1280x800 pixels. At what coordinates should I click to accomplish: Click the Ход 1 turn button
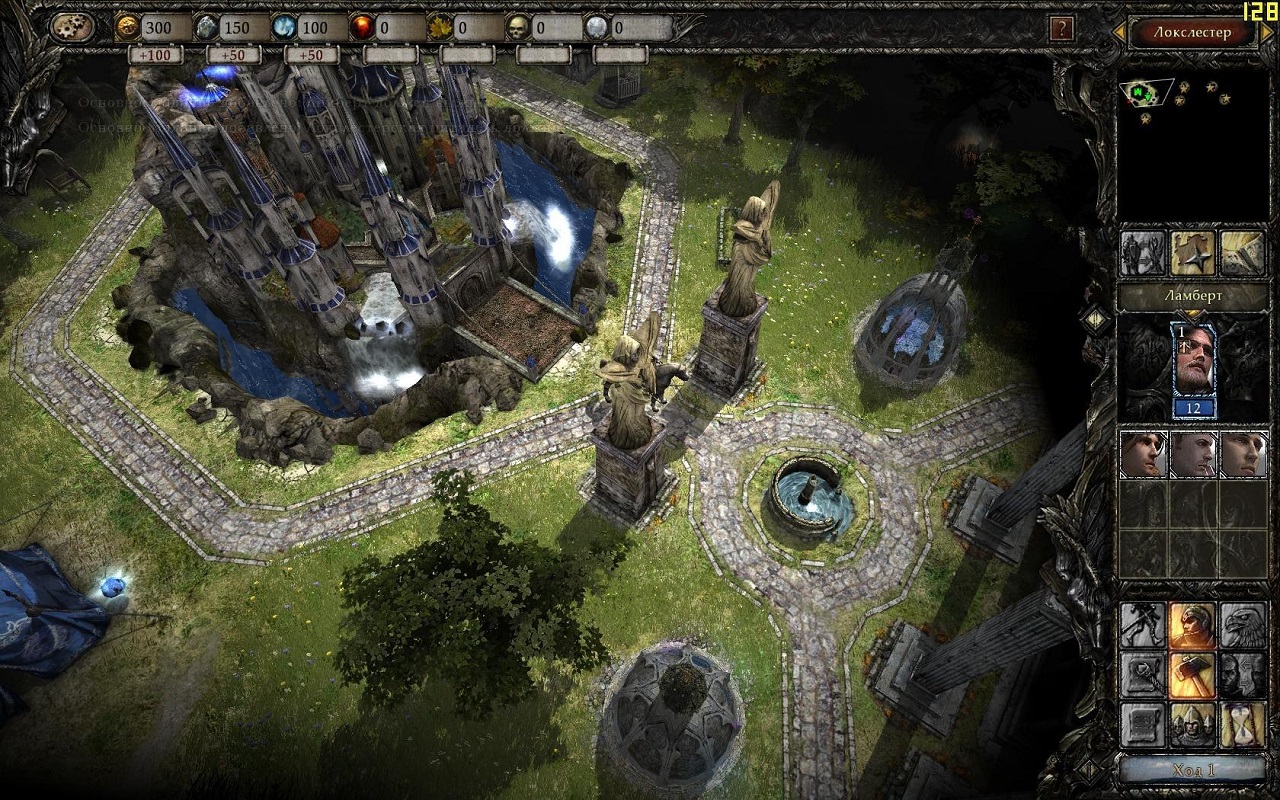click(x=1192, y=770)
